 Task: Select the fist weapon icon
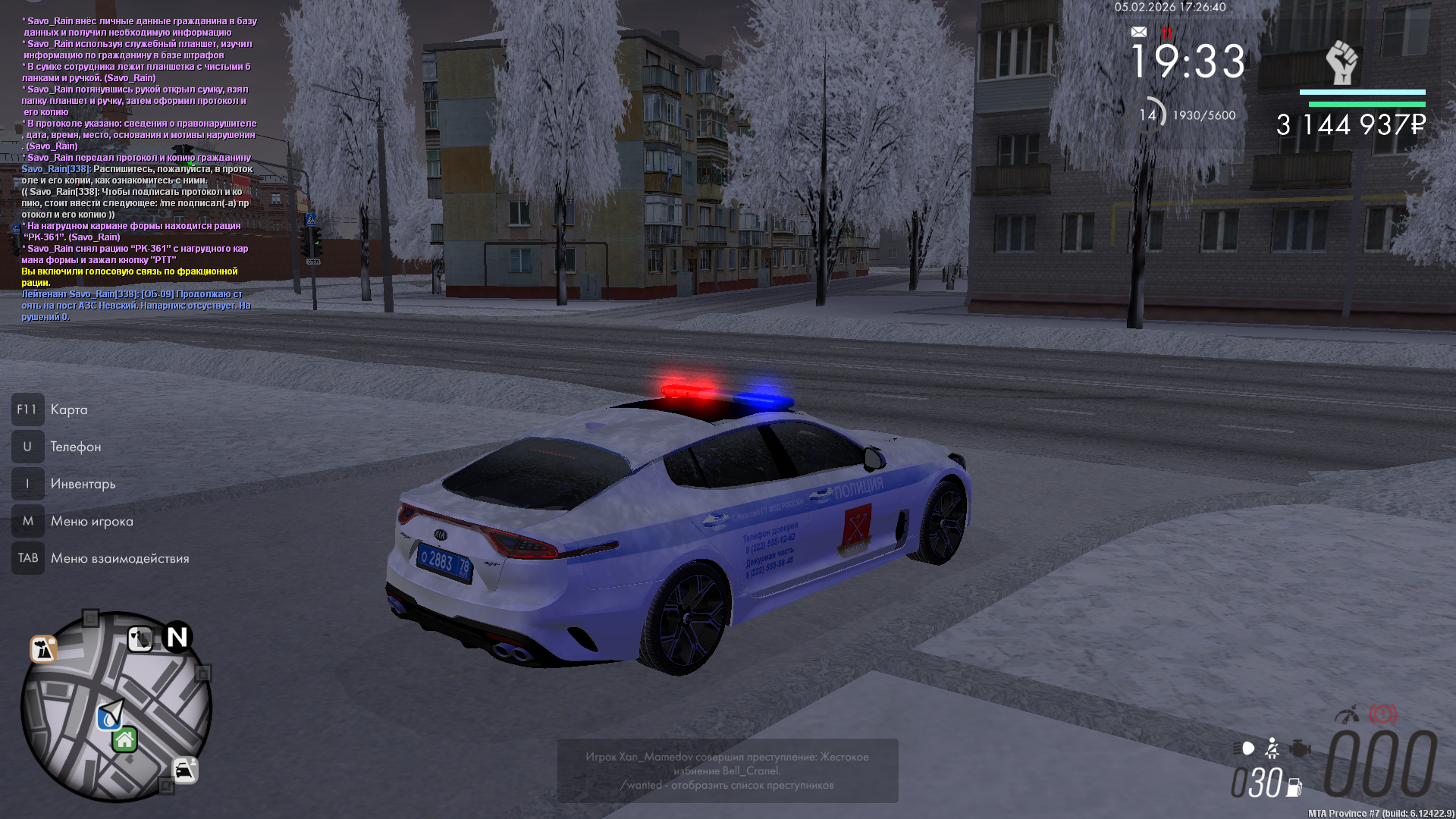point(1341,63)
